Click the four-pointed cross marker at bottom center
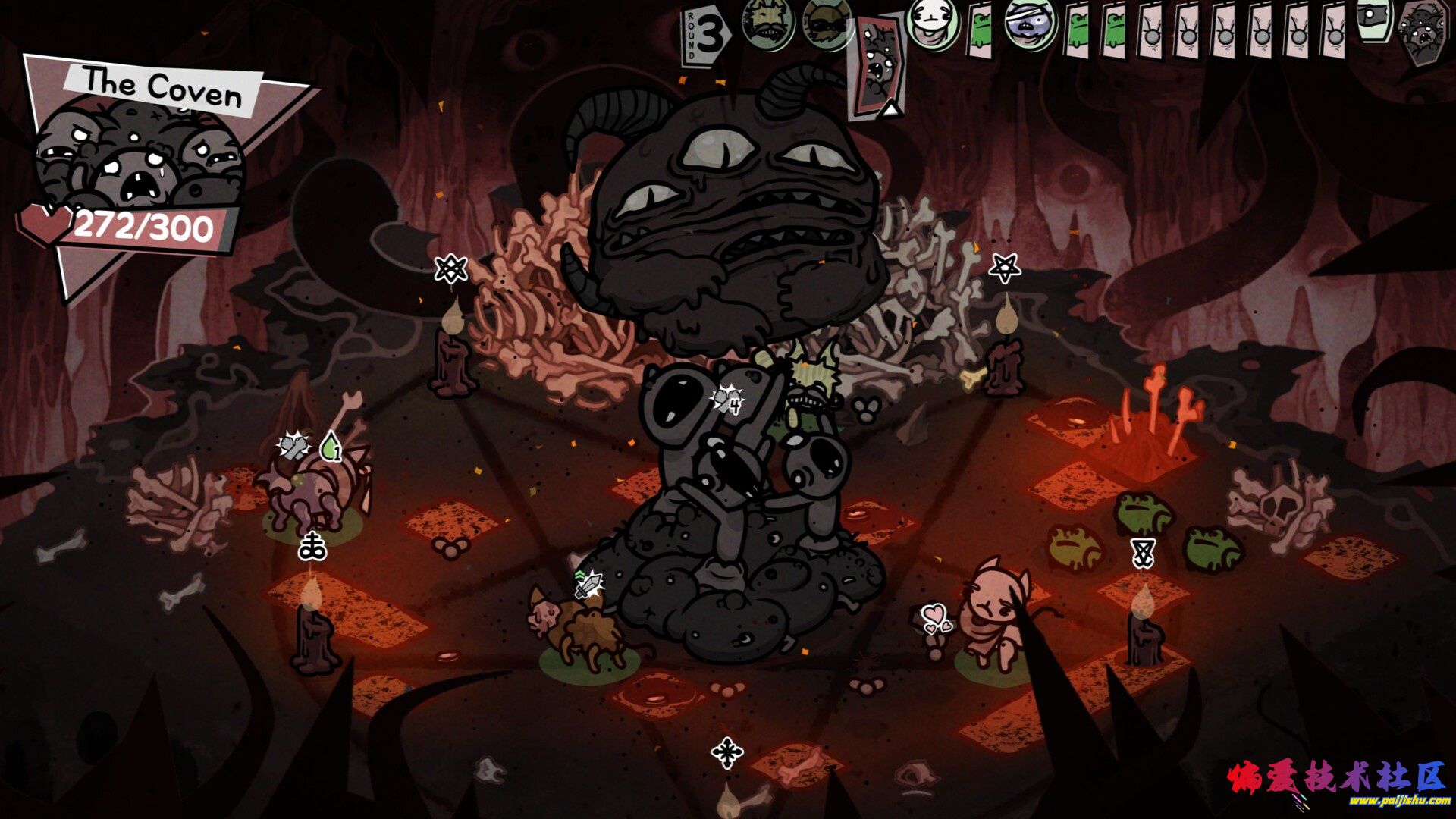Image resolution: width=1456 pixels, height=819 pixels. point(727,752)
